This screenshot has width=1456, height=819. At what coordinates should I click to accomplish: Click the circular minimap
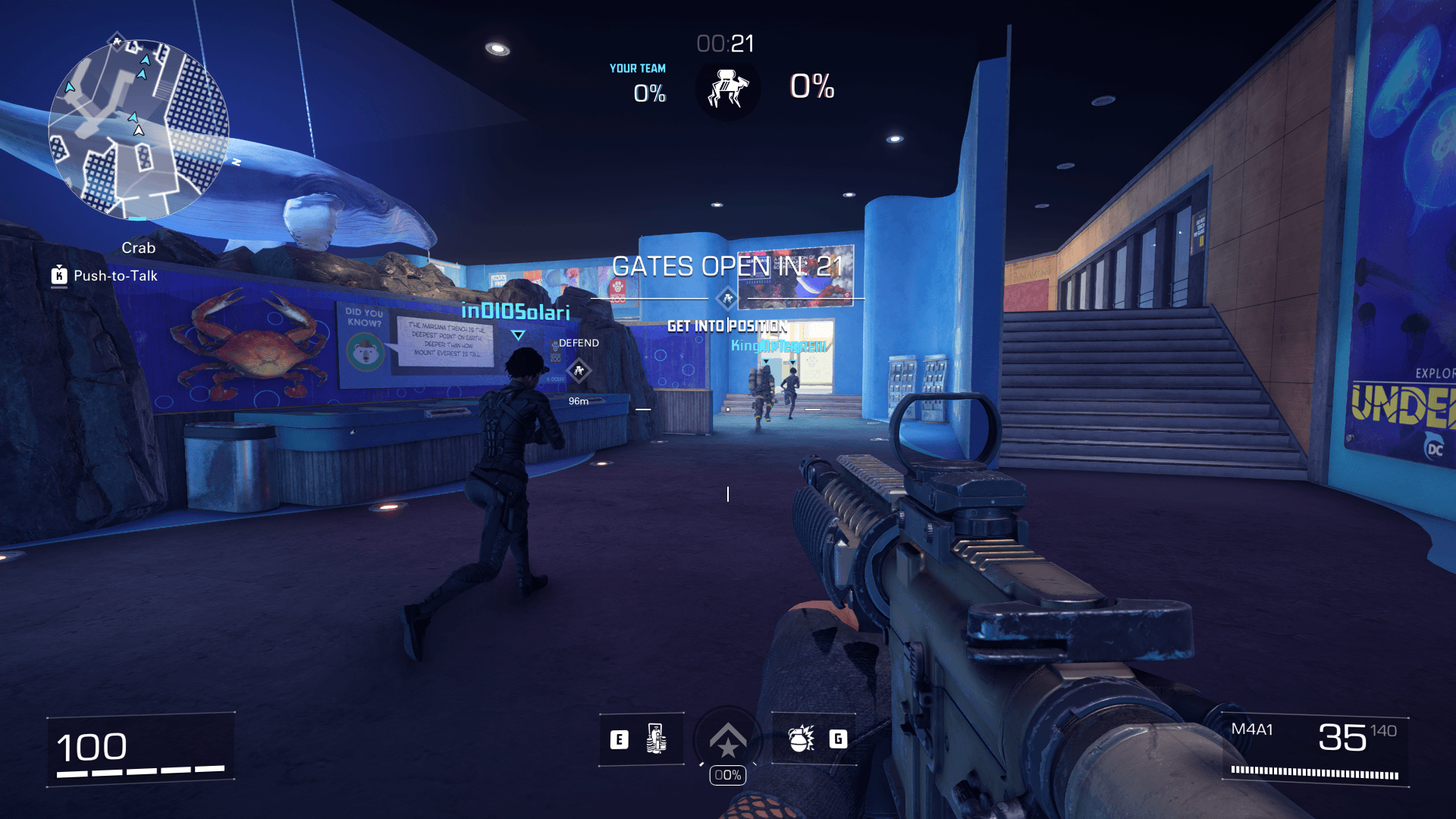click(x=139, y=130)
